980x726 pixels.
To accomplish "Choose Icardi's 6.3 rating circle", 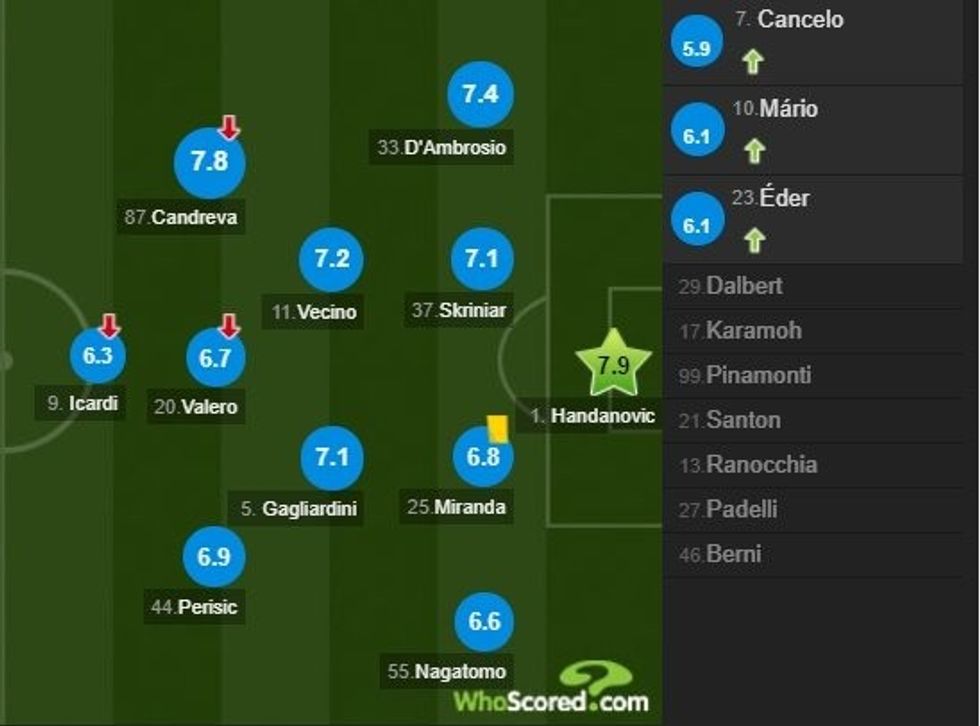I will (97, 357).
